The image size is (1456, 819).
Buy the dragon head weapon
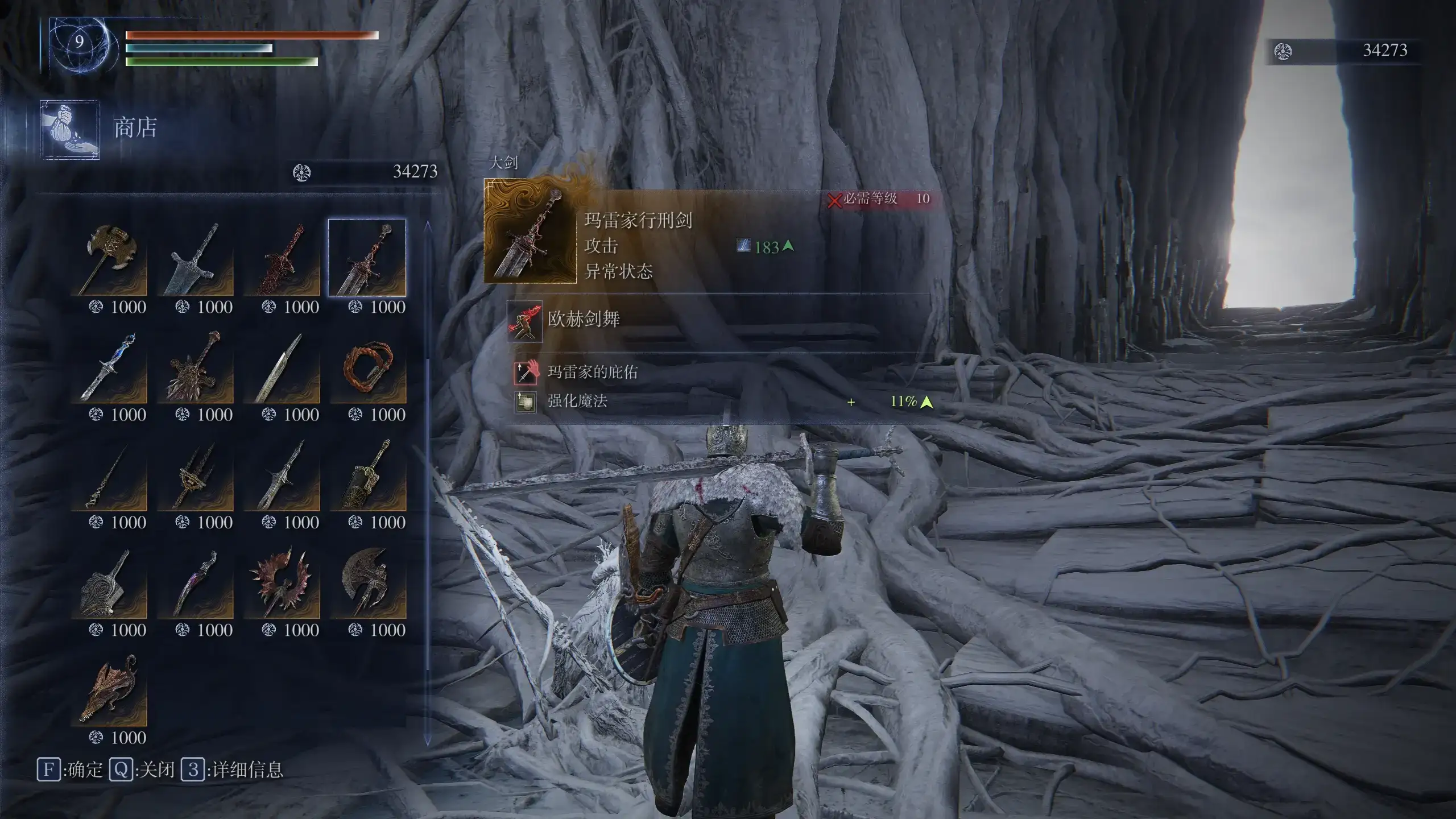[x=109, y=690]
